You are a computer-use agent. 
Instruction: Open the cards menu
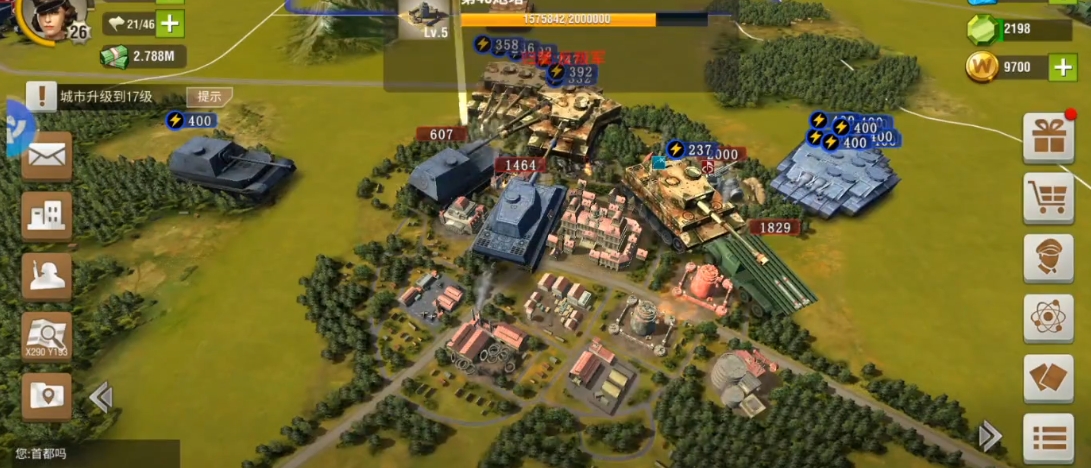[1048, 378]
